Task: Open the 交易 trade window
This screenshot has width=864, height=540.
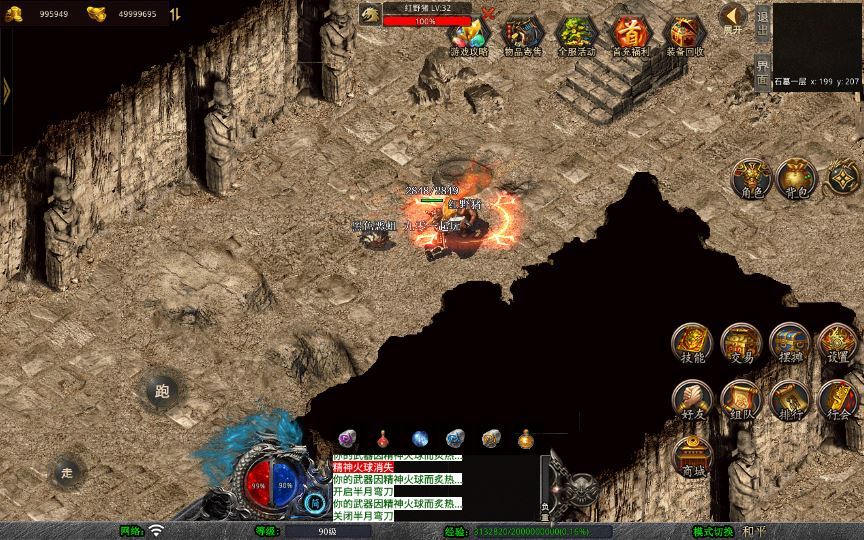Action: 741,343
